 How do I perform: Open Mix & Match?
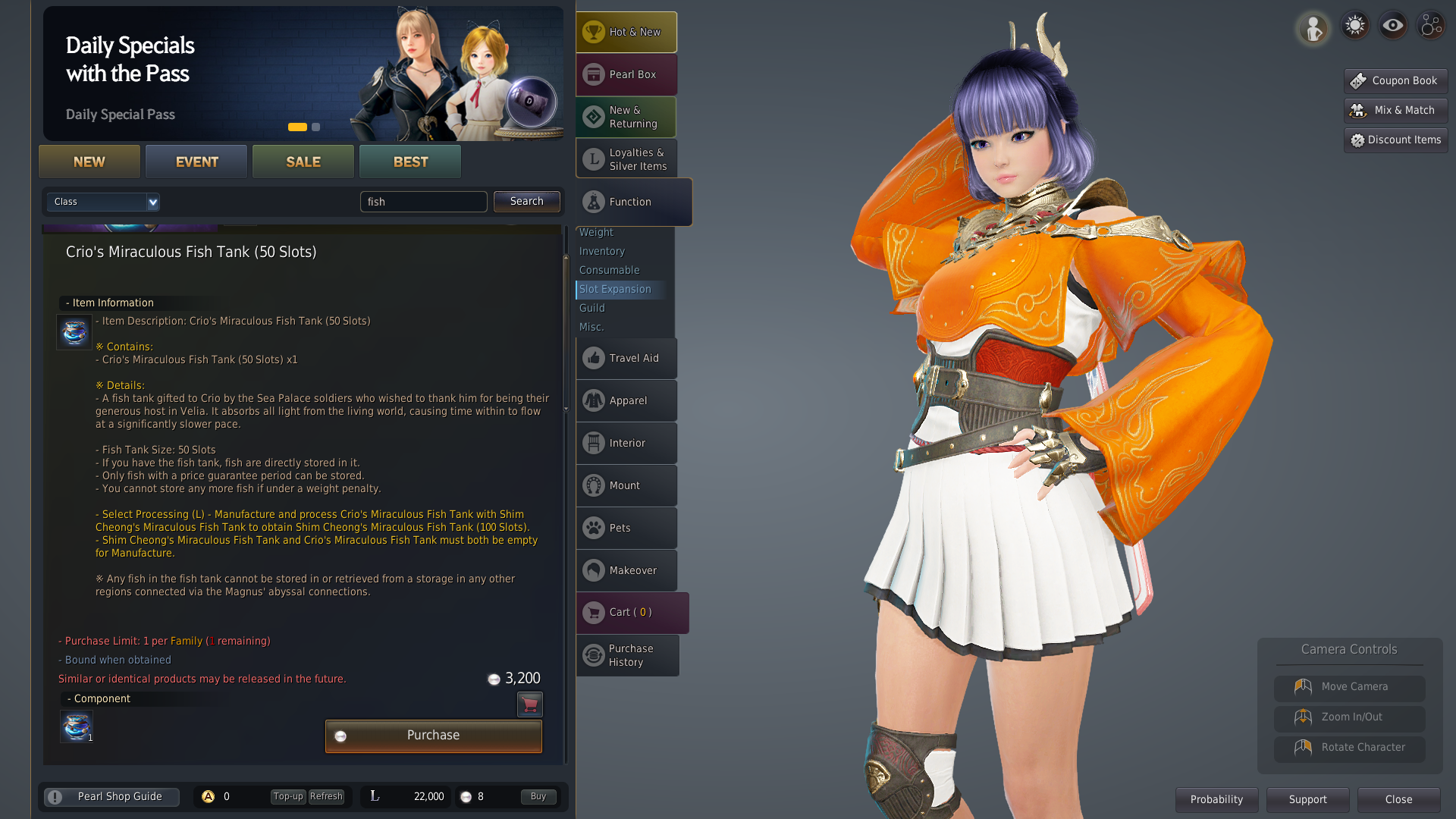click(x=1395, y=111)
